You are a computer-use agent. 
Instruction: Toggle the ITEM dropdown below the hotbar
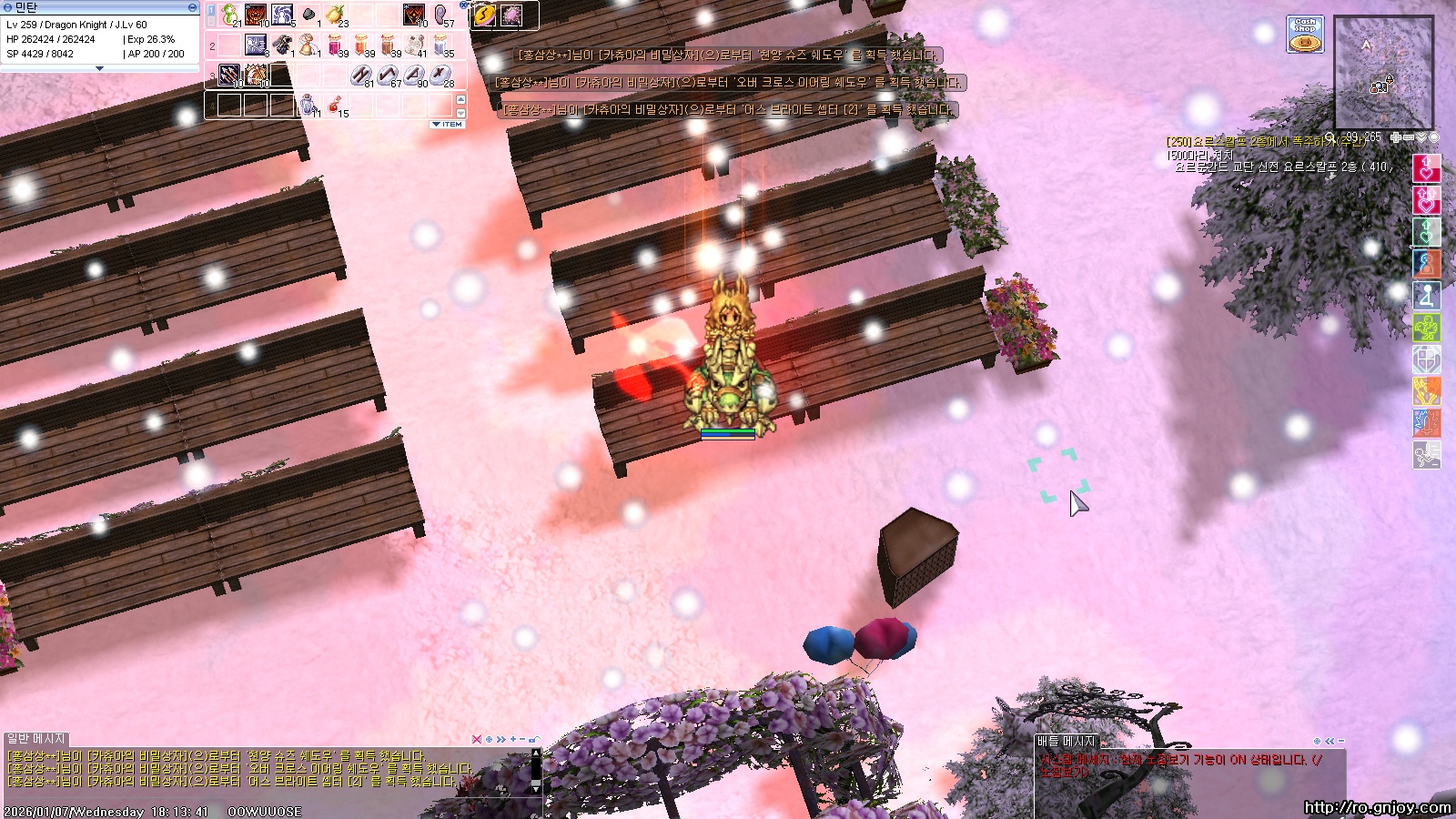[448, 125]
